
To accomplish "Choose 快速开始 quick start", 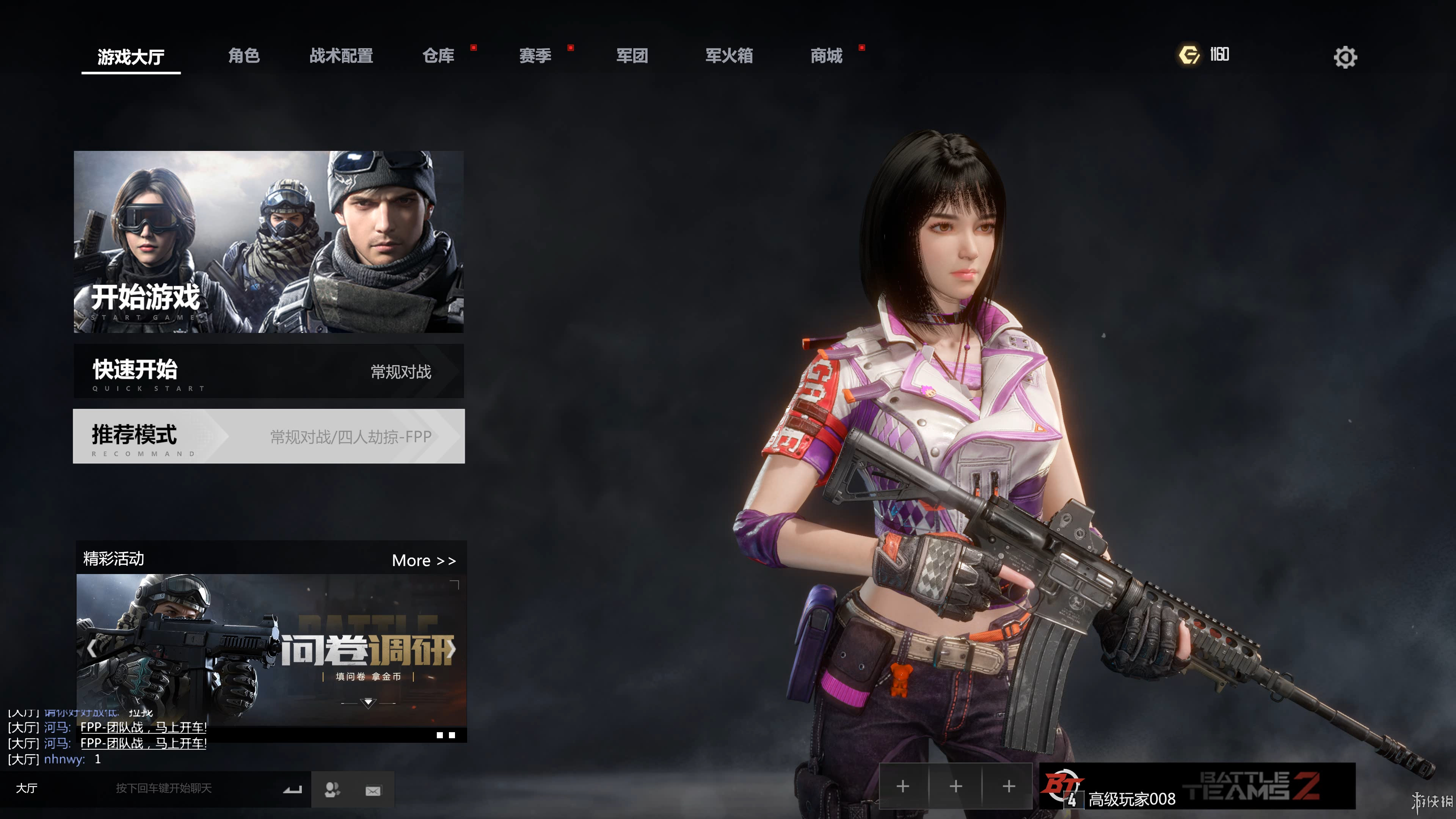I will click(268, 371).
